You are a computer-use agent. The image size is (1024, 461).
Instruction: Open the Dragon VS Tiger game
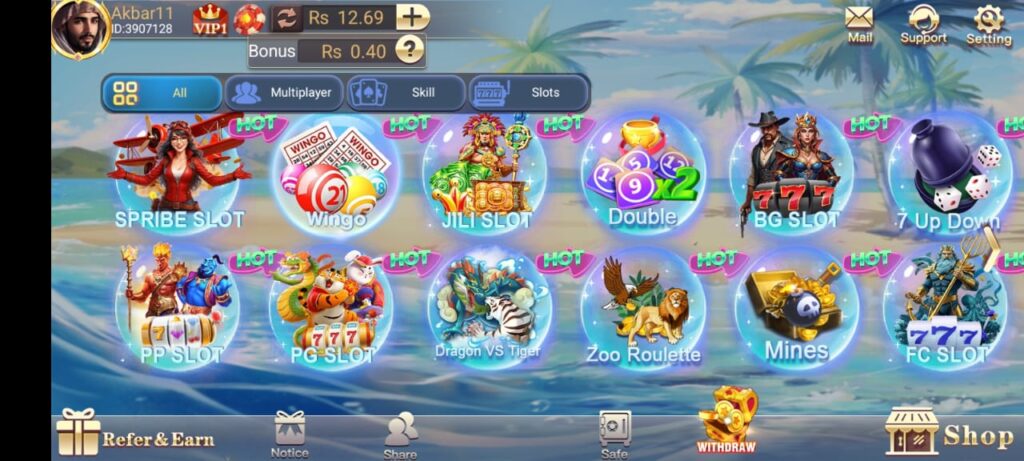pos(488,308)
